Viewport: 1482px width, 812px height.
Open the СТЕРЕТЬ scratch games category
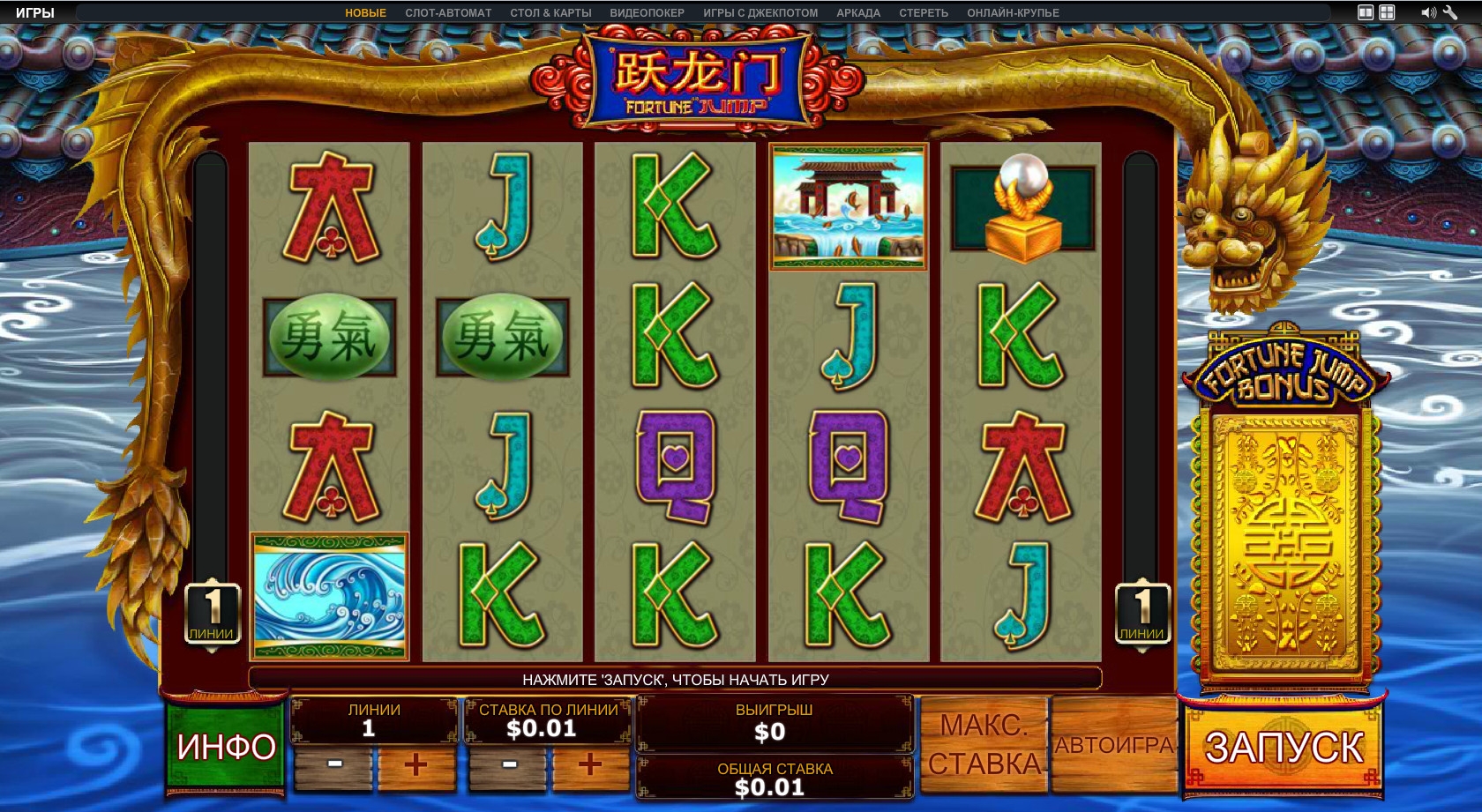tap(924, 13)
